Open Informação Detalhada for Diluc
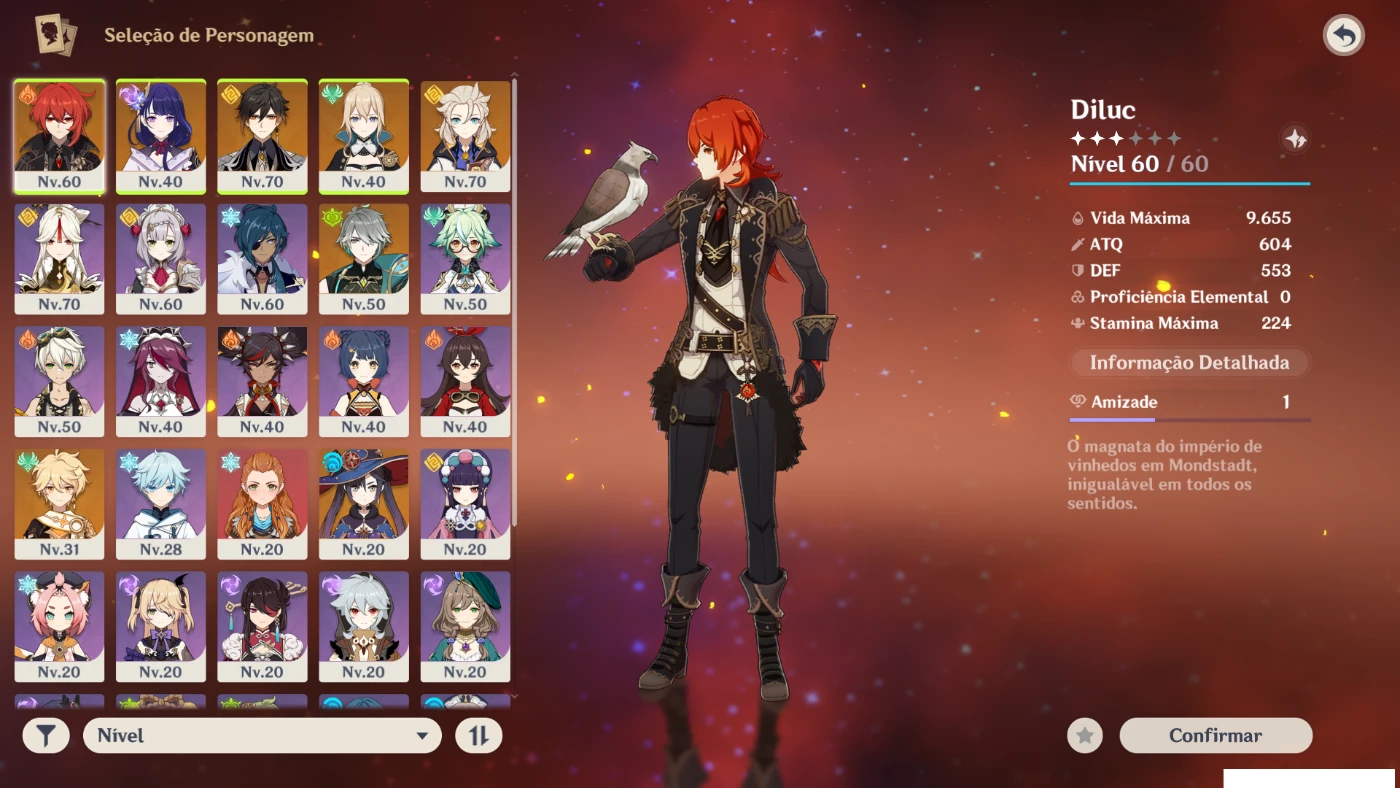The image size is (1400, 788). (x=1188, y=362)
